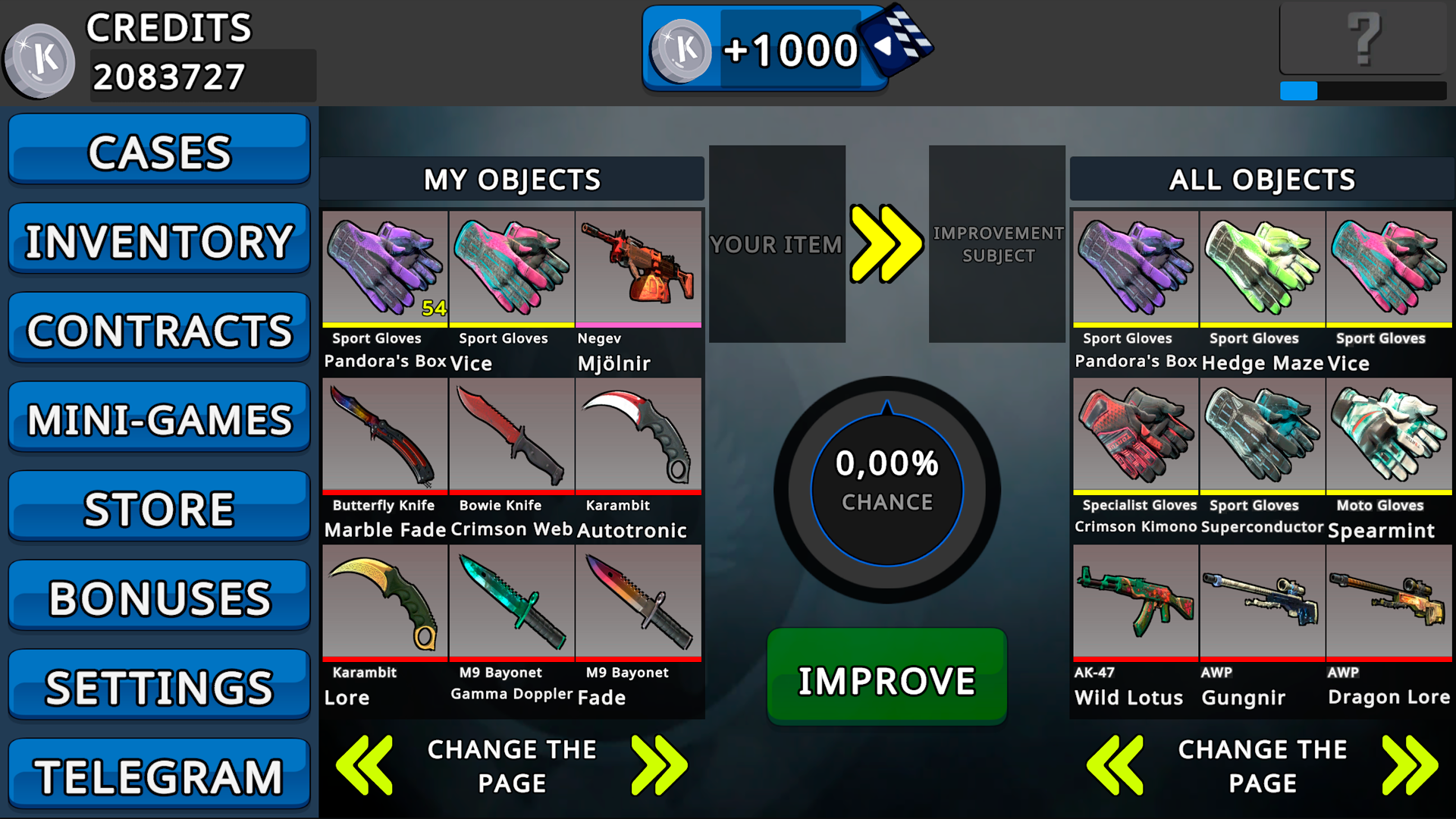Select the Karambit Autotronic knife

(639, 436)
